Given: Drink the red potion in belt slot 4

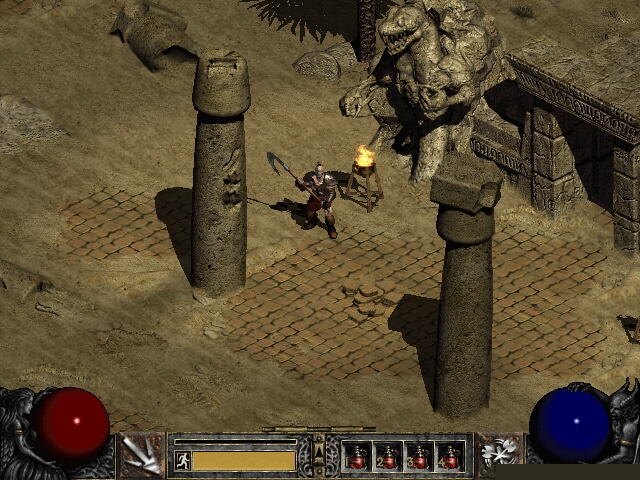Looking at the screenshot, I should tap(450, 456).
